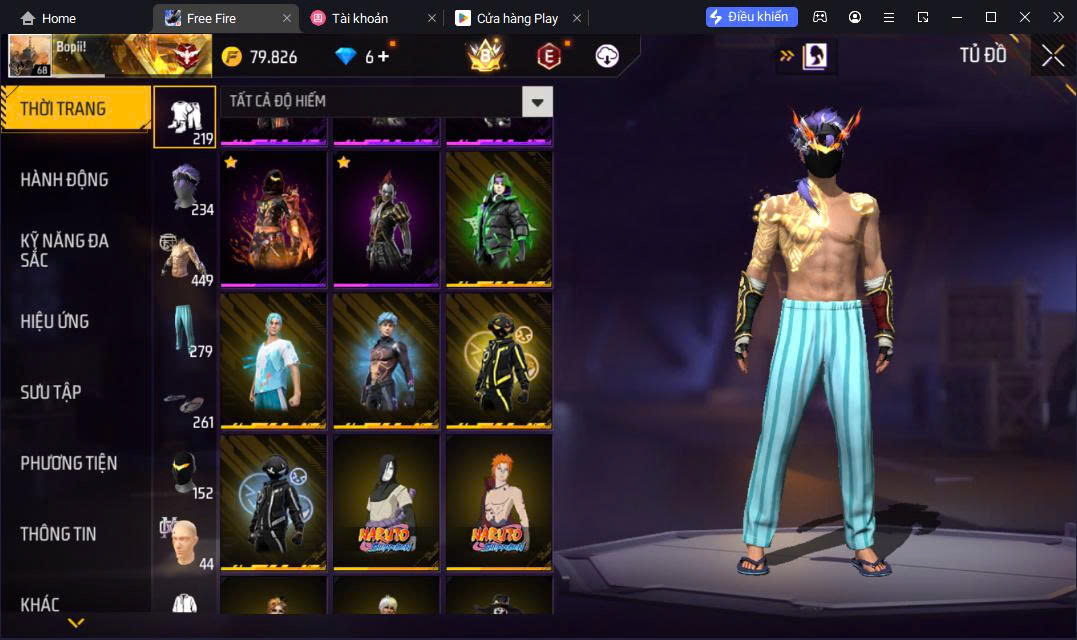Image resolution: width=1077 pixels, height=640 pixels.
Task: Pick the orange-haired Naruto Shippuden outfit
Action: point(499,502)
